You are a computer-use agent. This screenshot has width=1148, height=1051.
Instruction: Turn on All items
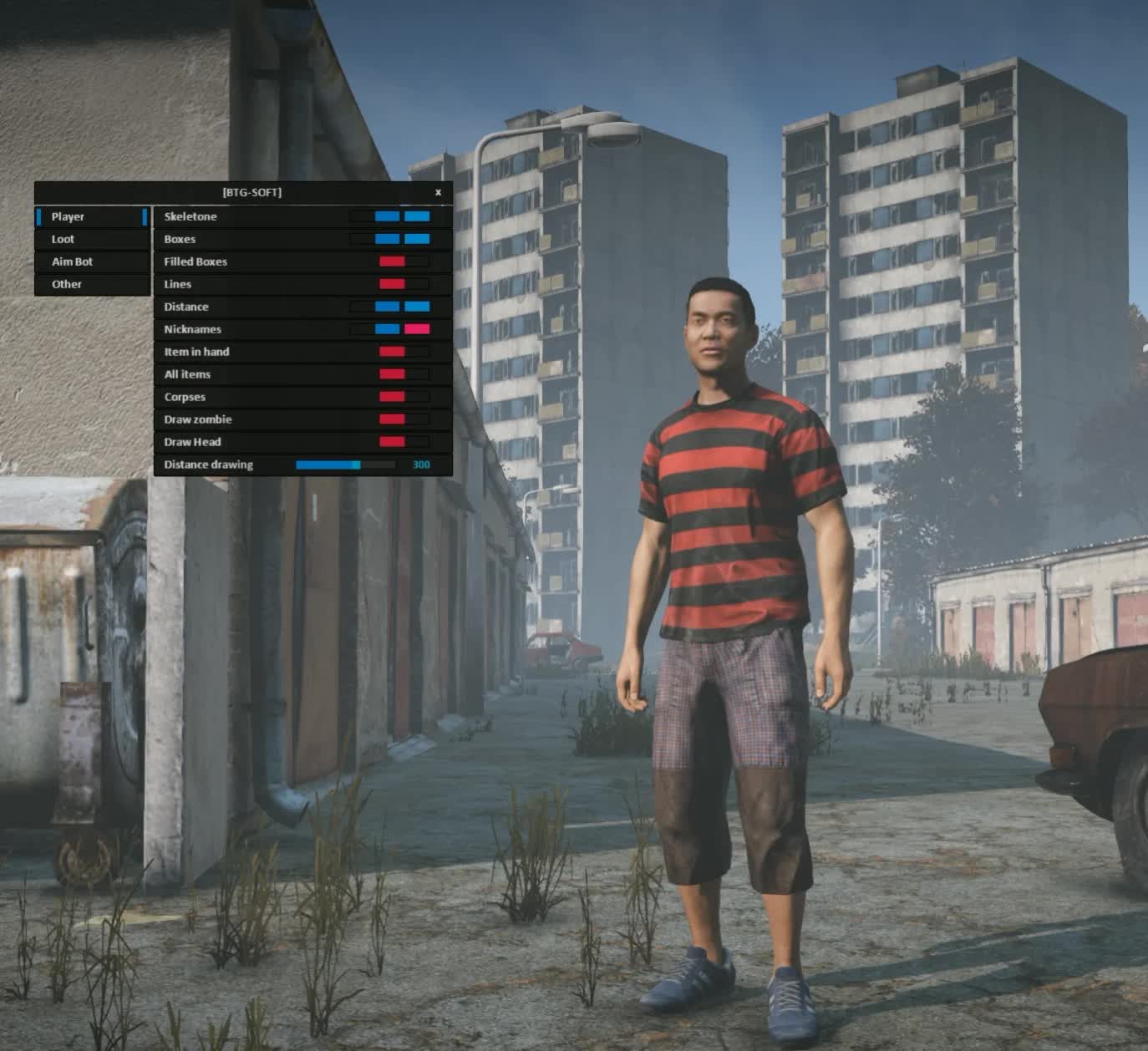pyautogui.click(x=404, y=374)
